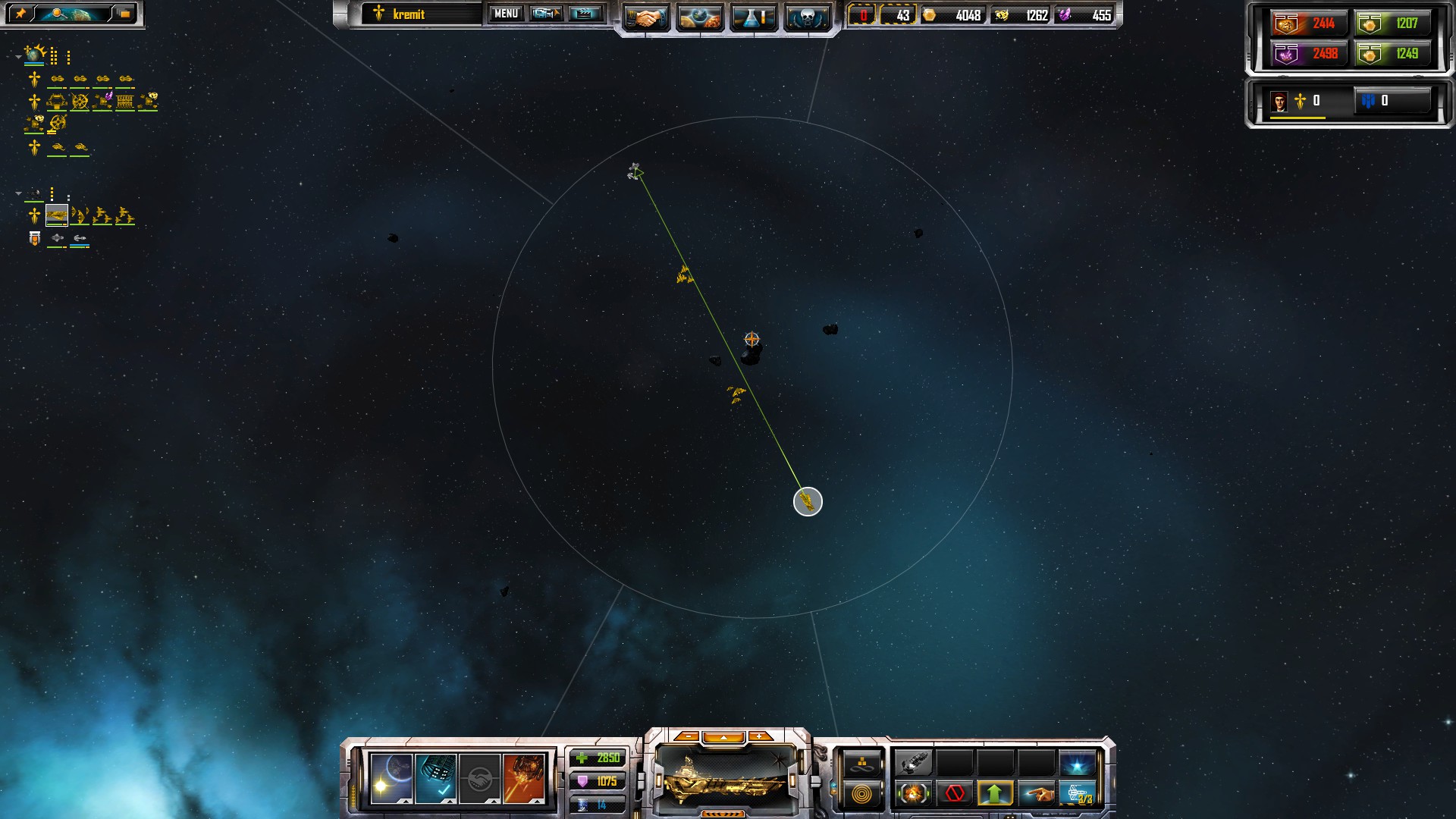Activate the pointing hand command
Image resolution: width=1456 pixels, height=819 pixels.
point(1036,794)
